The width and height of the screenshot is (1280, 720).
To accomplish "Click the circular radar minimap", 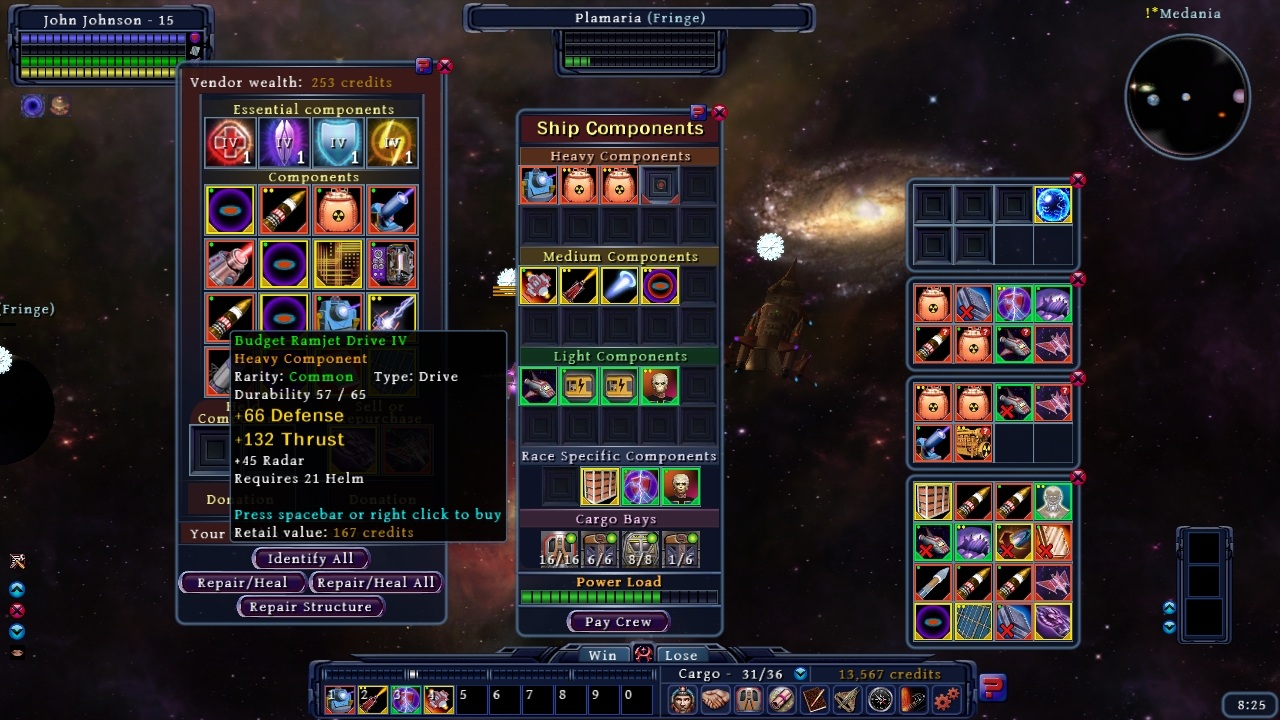I will click(x=1187, y=97).
